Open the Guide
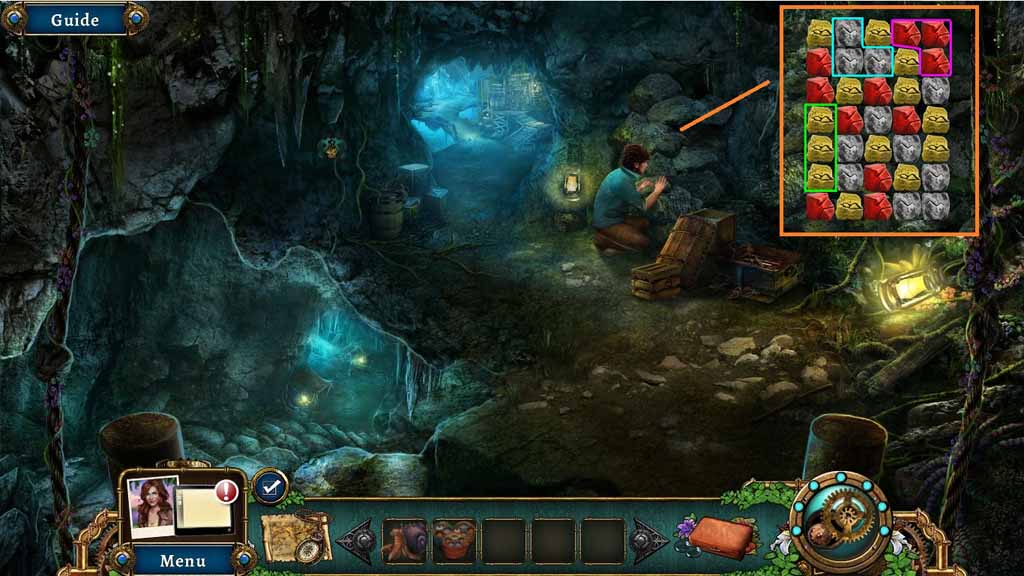Screen dimensions: 1024x576 click(75, 19)
